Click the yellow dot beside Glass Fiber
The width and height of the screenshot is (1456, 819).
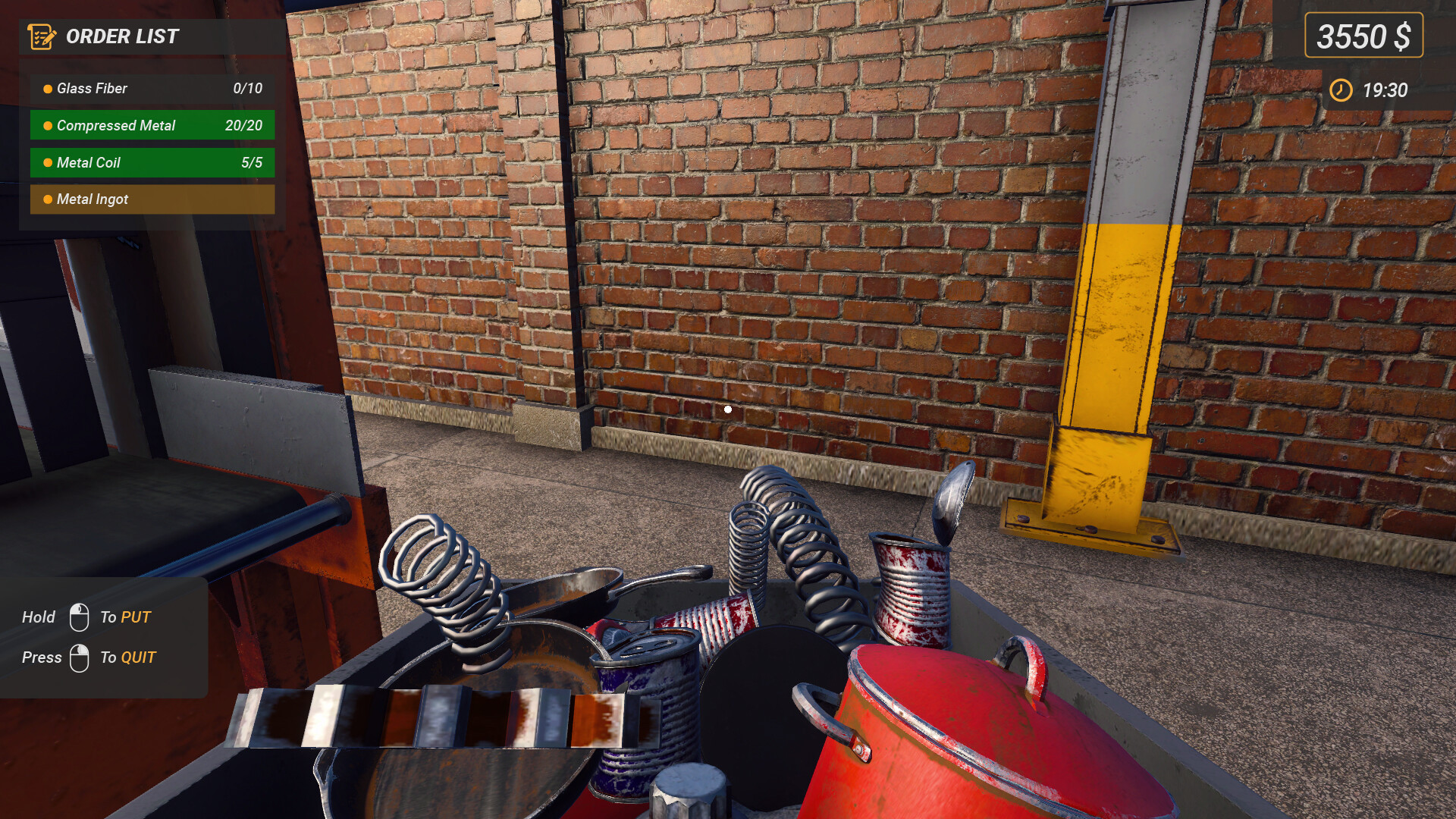[47, 89]
